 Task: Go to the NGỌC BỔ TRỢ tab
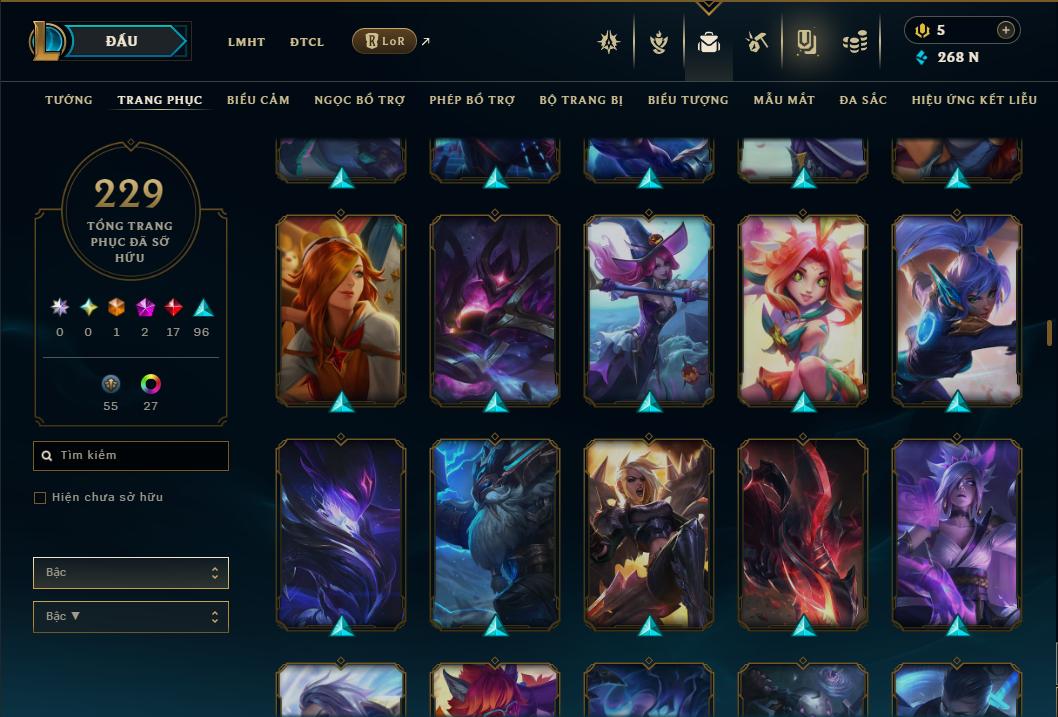(359, 100)
